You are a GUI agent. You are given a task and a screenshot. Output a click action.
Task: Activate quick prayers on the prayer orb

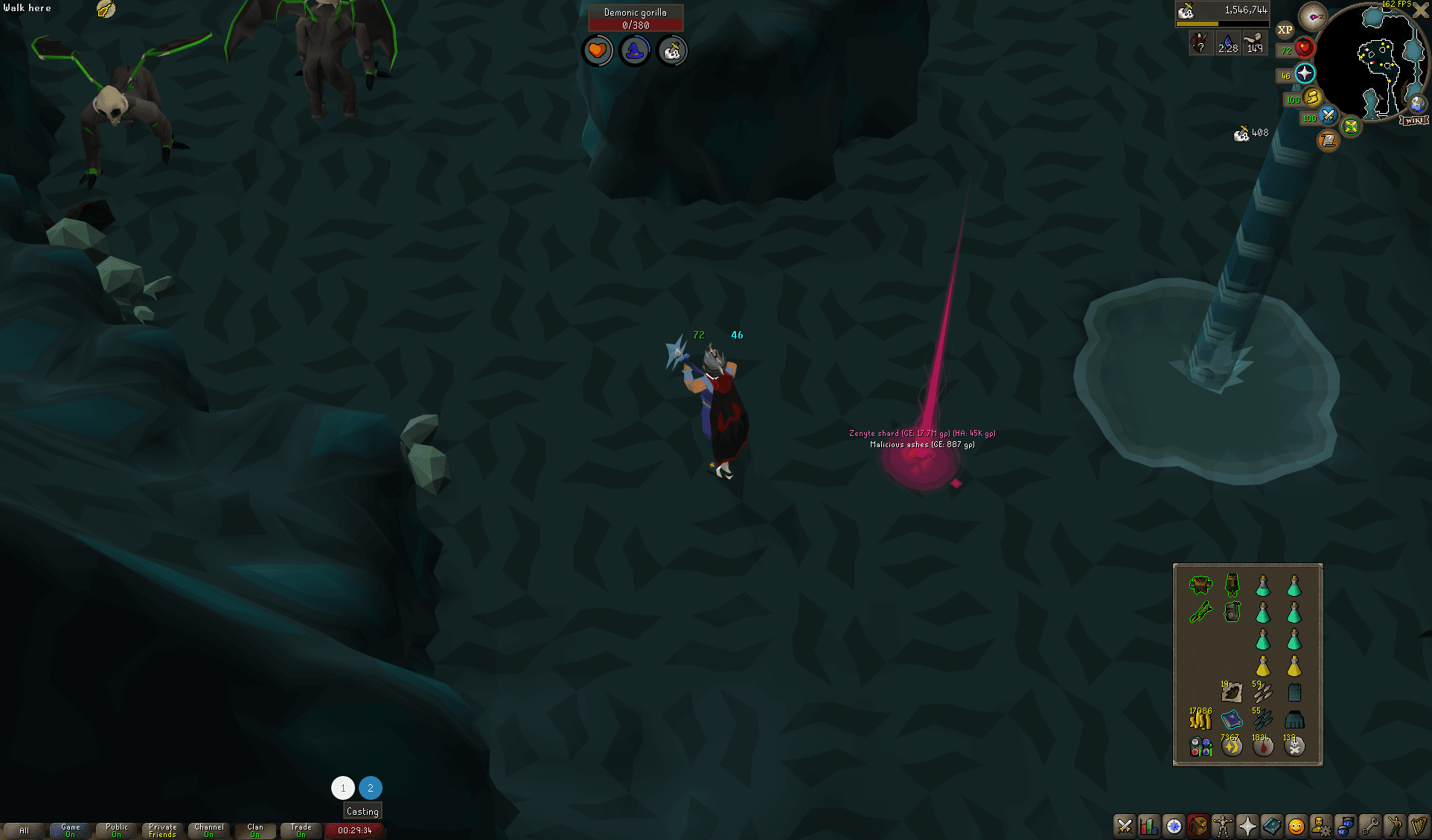tap(1305, 73)
